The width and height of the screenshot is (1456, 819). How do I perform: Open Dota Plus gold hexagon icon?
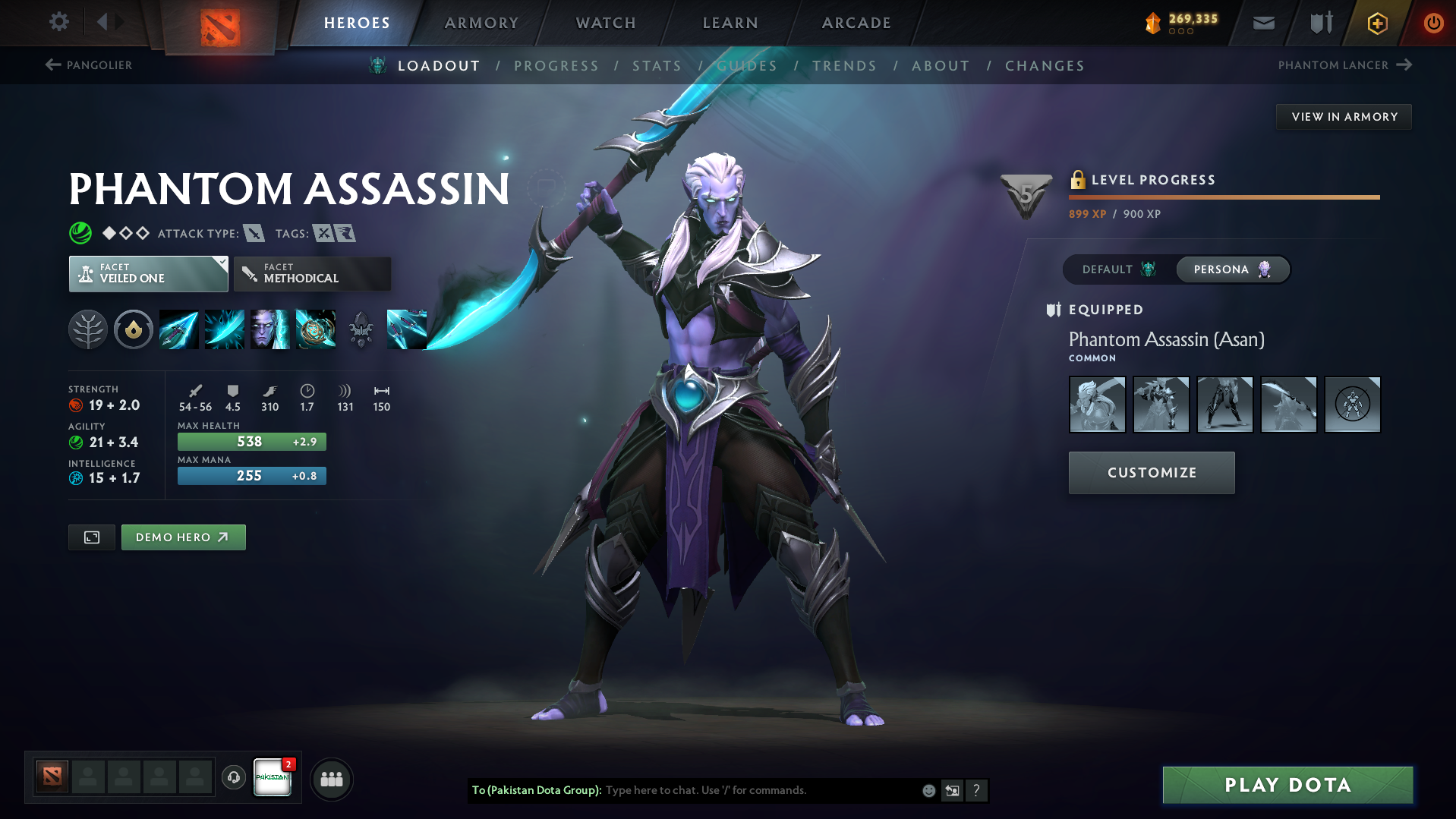point(1376,23)
